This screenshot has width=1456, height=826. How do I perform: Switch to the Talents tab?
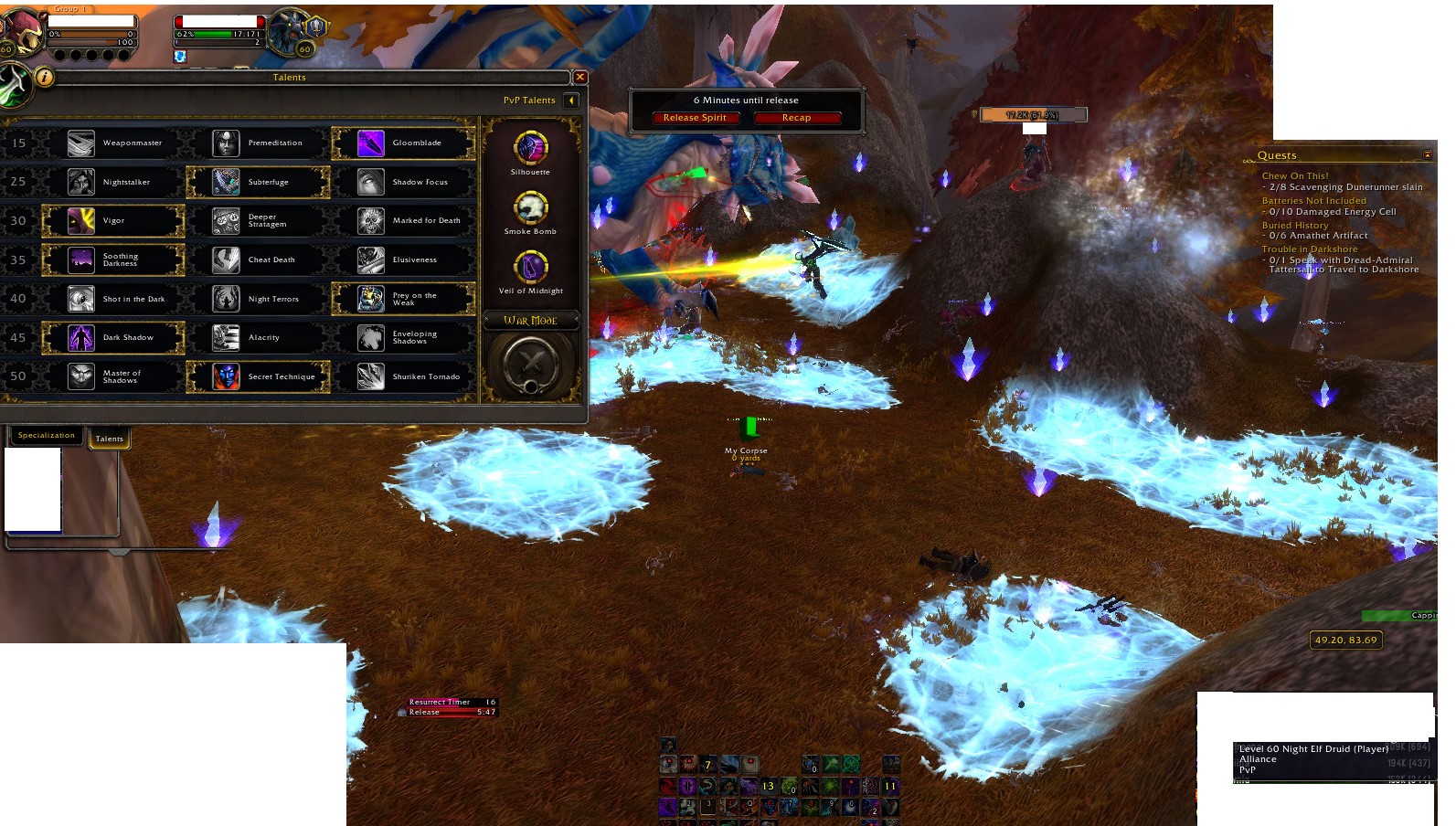pos(110,439)
